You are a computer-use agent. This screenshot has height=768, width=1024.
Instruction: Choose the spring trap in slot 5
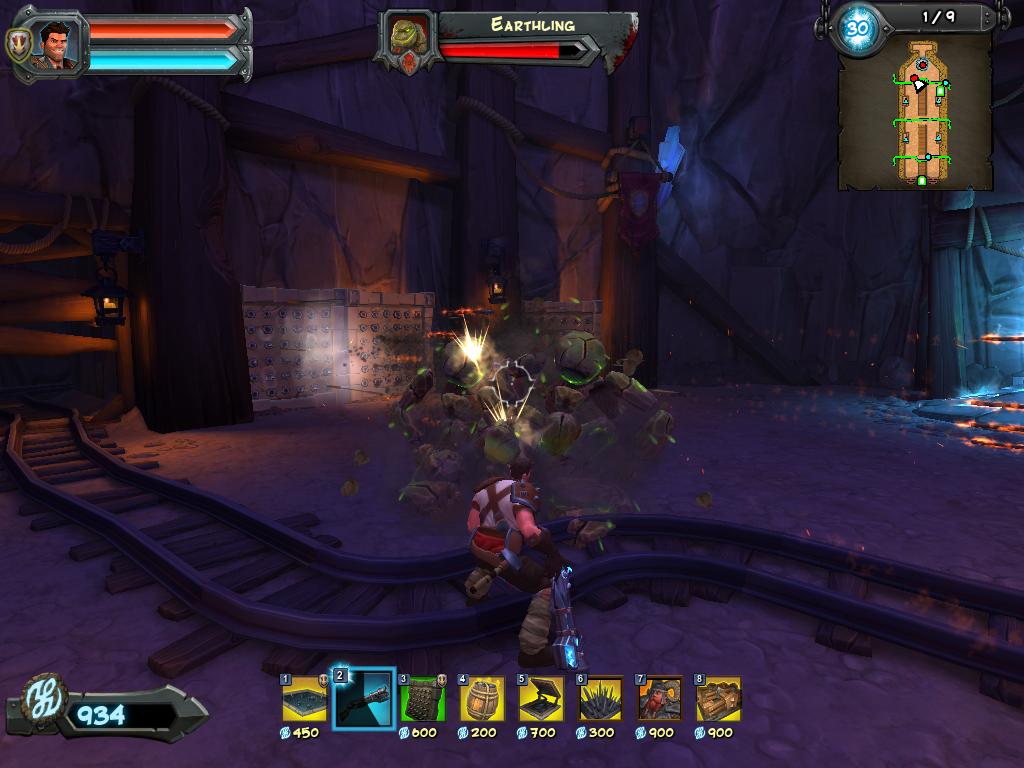(x=541, y=699)
